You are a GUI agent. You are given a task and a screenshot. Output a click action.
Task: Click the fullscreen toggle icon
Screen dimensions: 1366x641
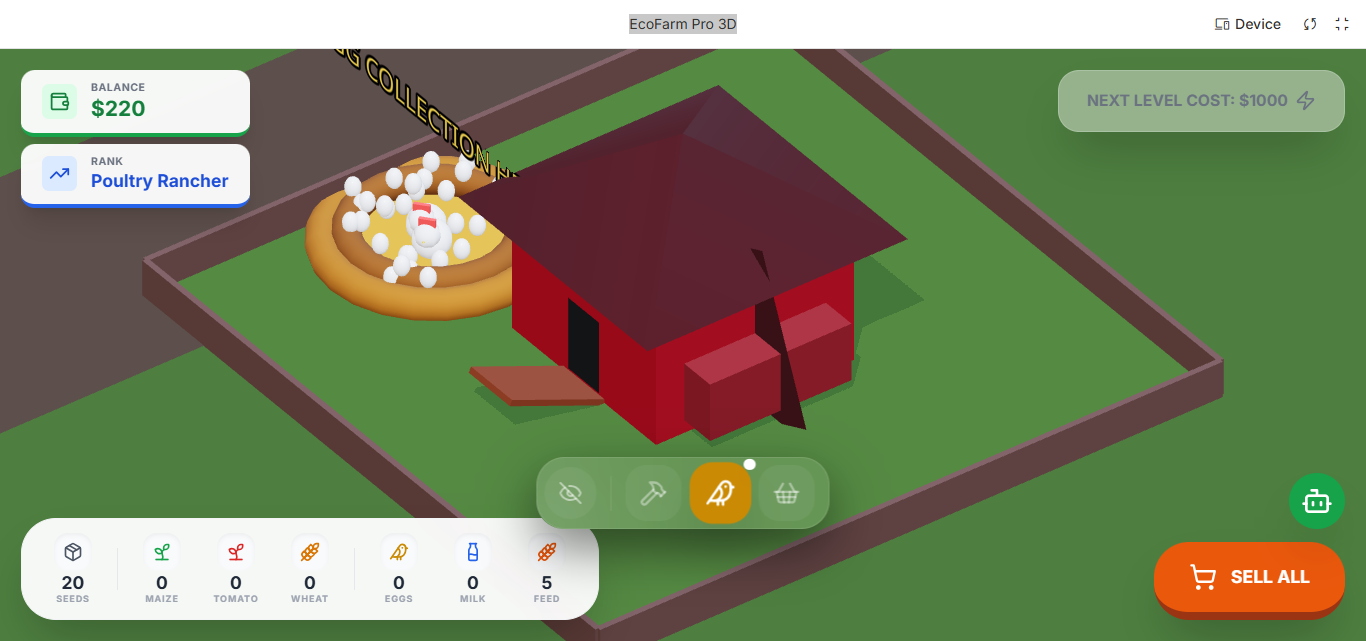pyautogui.click(x=1342, y=24)
